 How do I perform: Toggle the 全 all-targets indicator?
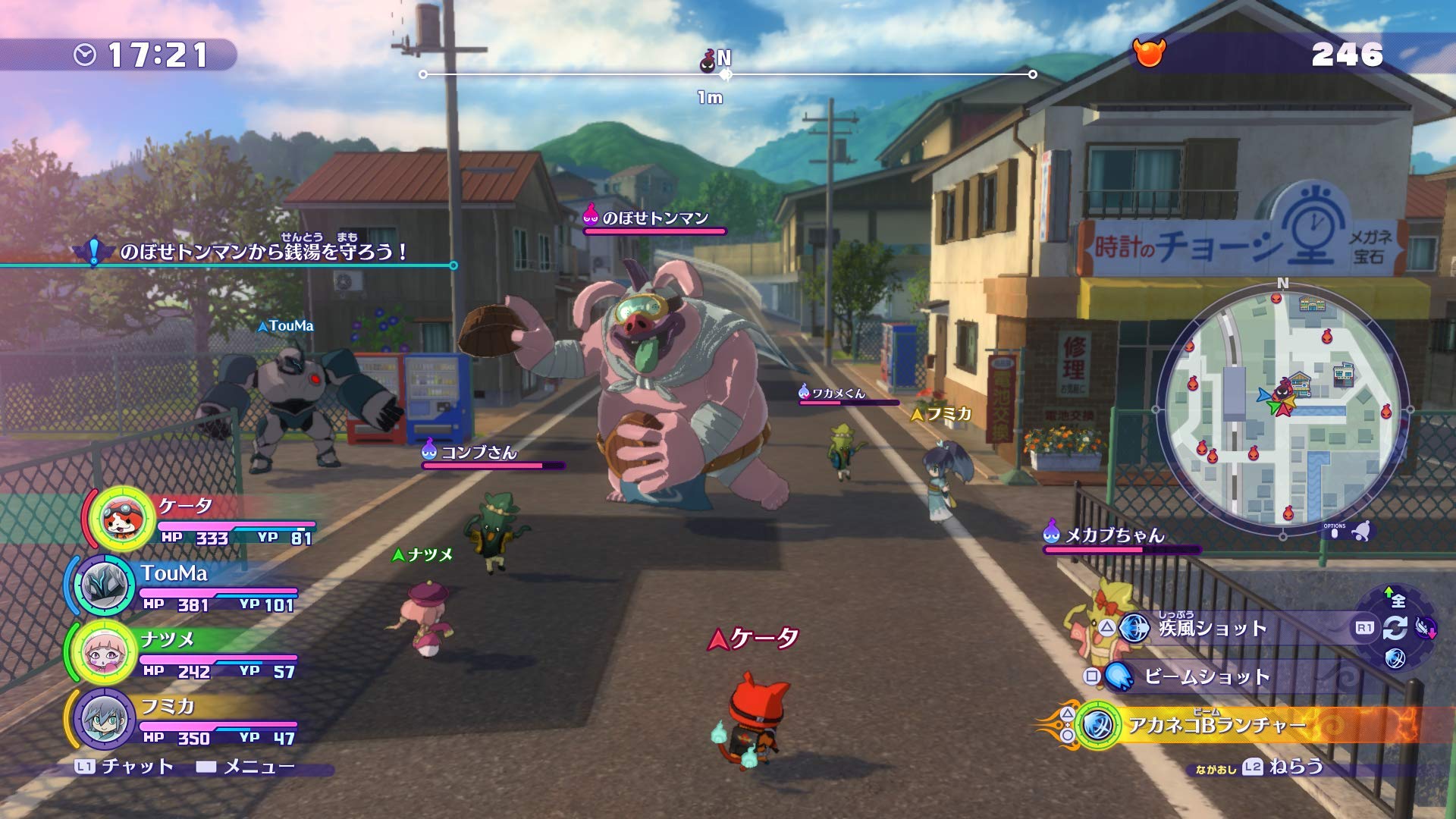tap(1398, 601)
